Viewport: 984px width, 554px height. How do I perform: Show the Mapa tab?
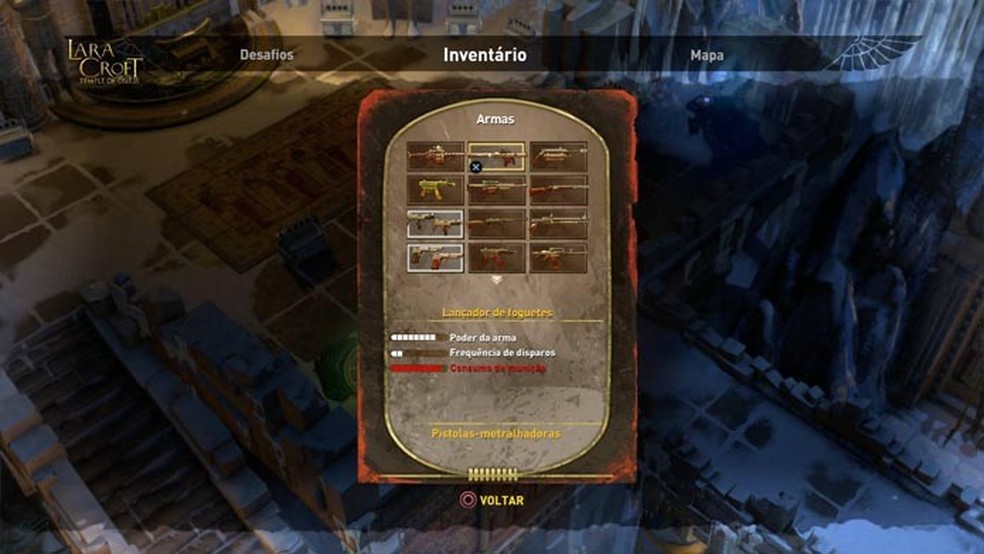click(x=707, y=56)
